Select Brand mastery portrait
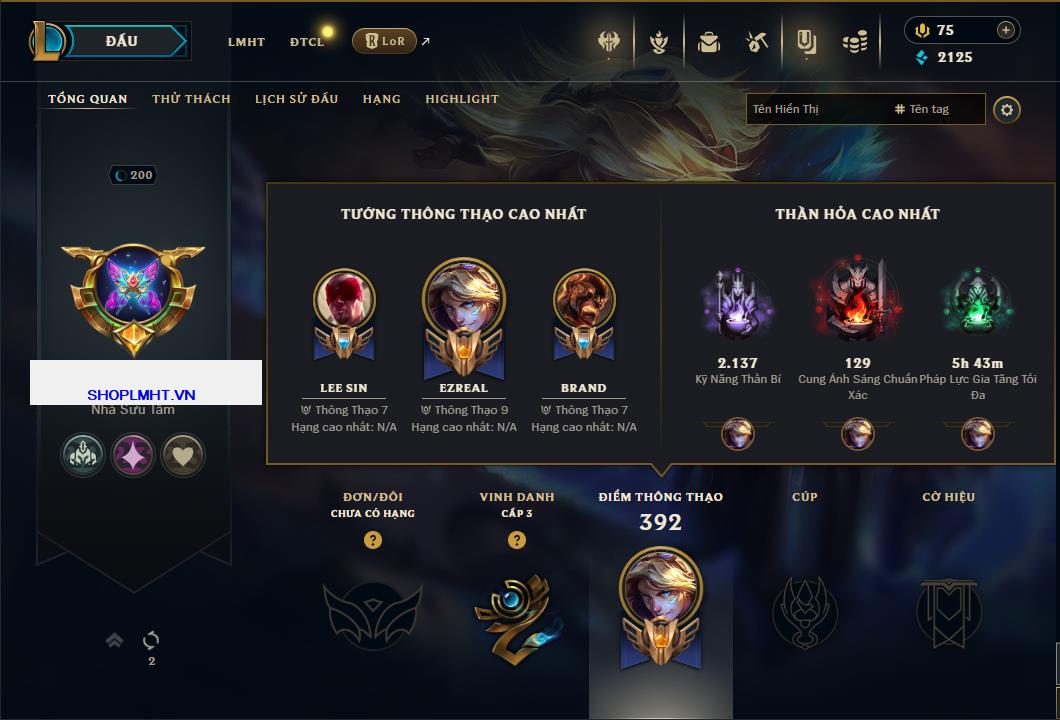This screenshot has width=1060, height=720. (x=583, y=300)
